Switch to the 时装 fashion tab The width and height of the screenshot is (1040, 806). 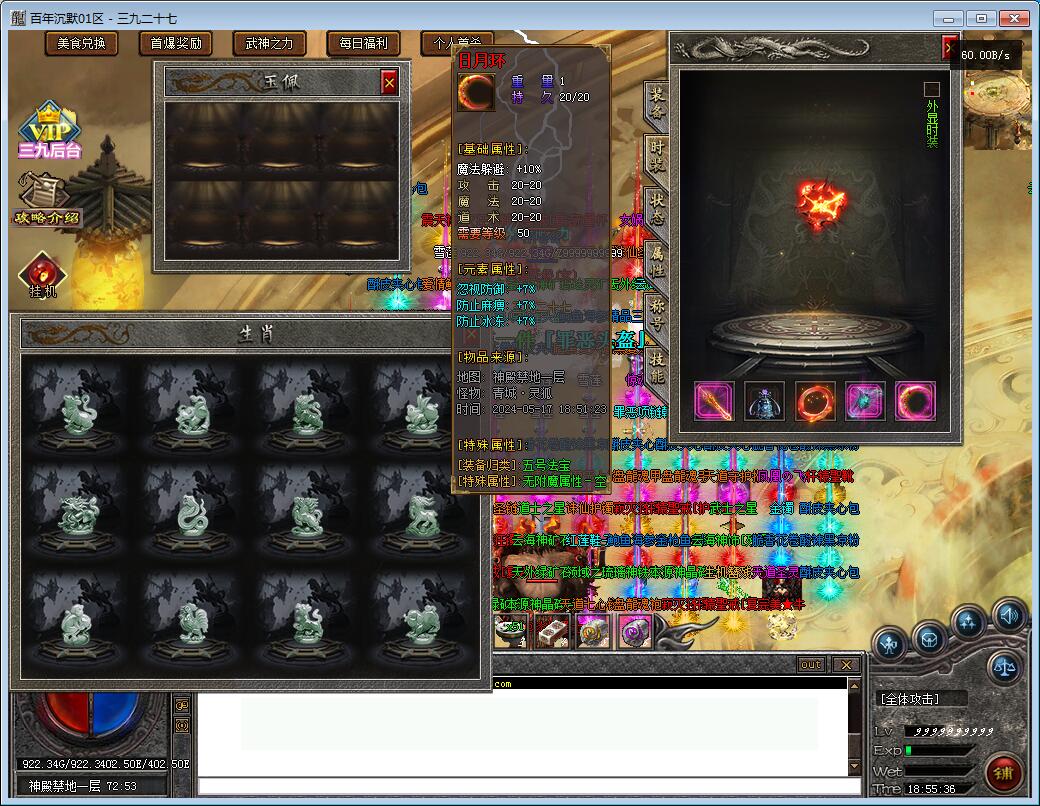[x=656, y=155]
